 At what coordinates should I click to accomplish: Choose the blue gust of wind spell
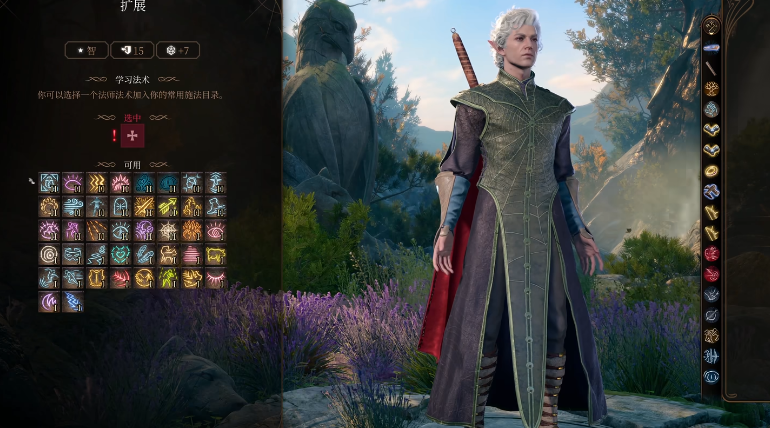pos(73,206)
